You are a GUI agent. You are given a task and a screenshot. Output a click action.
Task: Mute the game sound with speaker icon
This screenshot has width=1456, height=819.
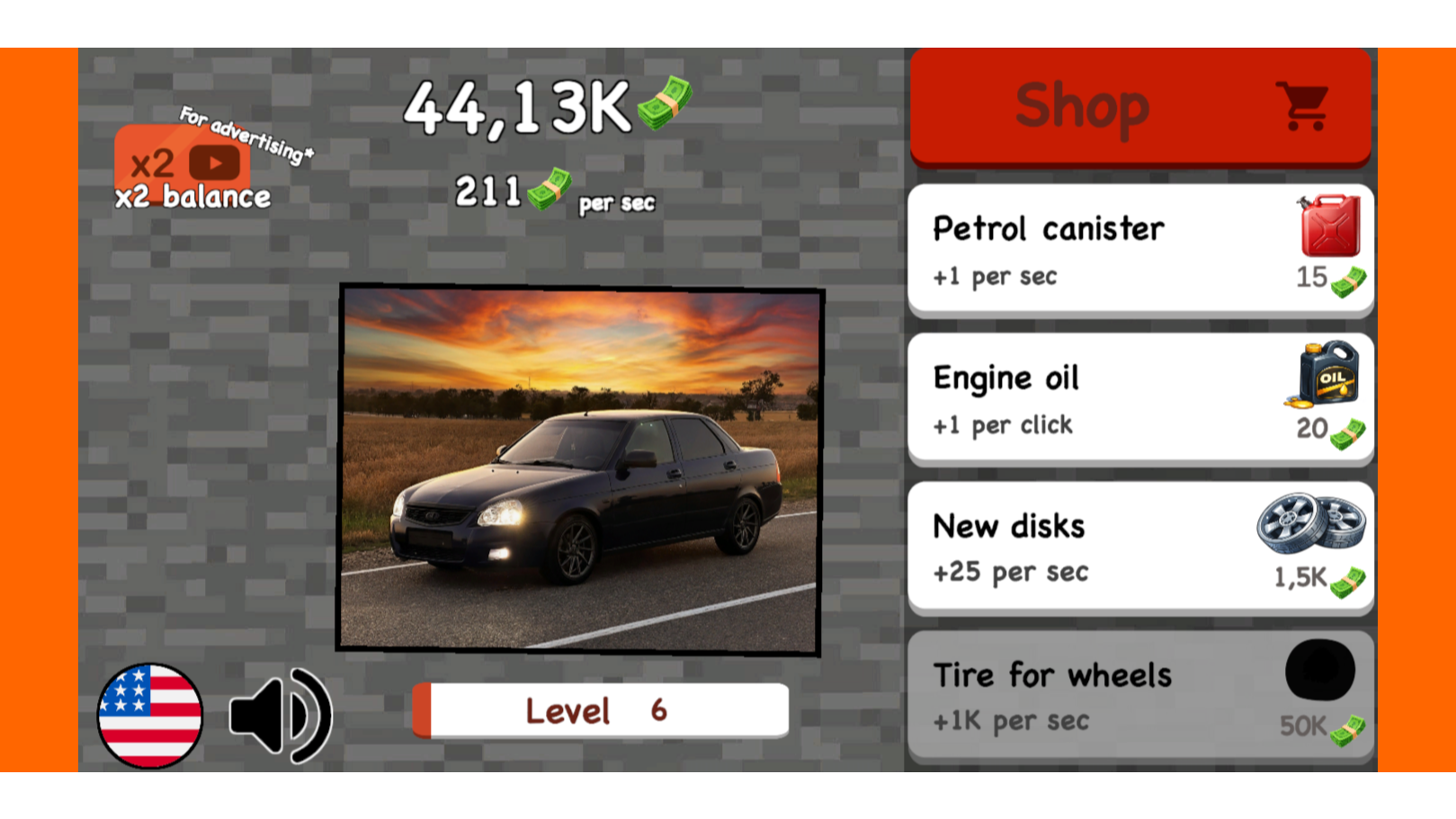280,713
